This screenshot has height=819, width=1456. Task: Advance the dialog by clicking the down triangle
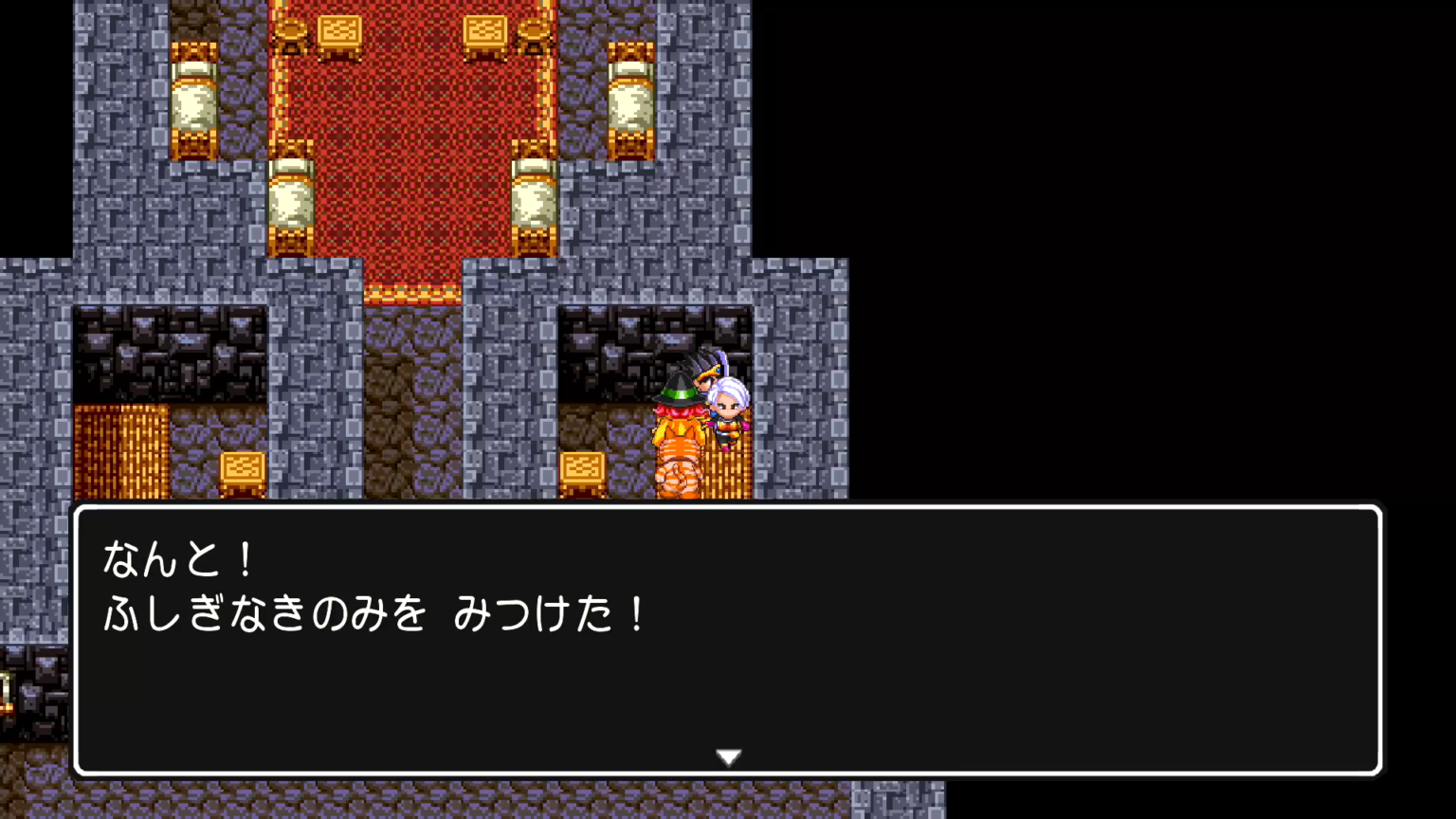(x=728, y=756)
